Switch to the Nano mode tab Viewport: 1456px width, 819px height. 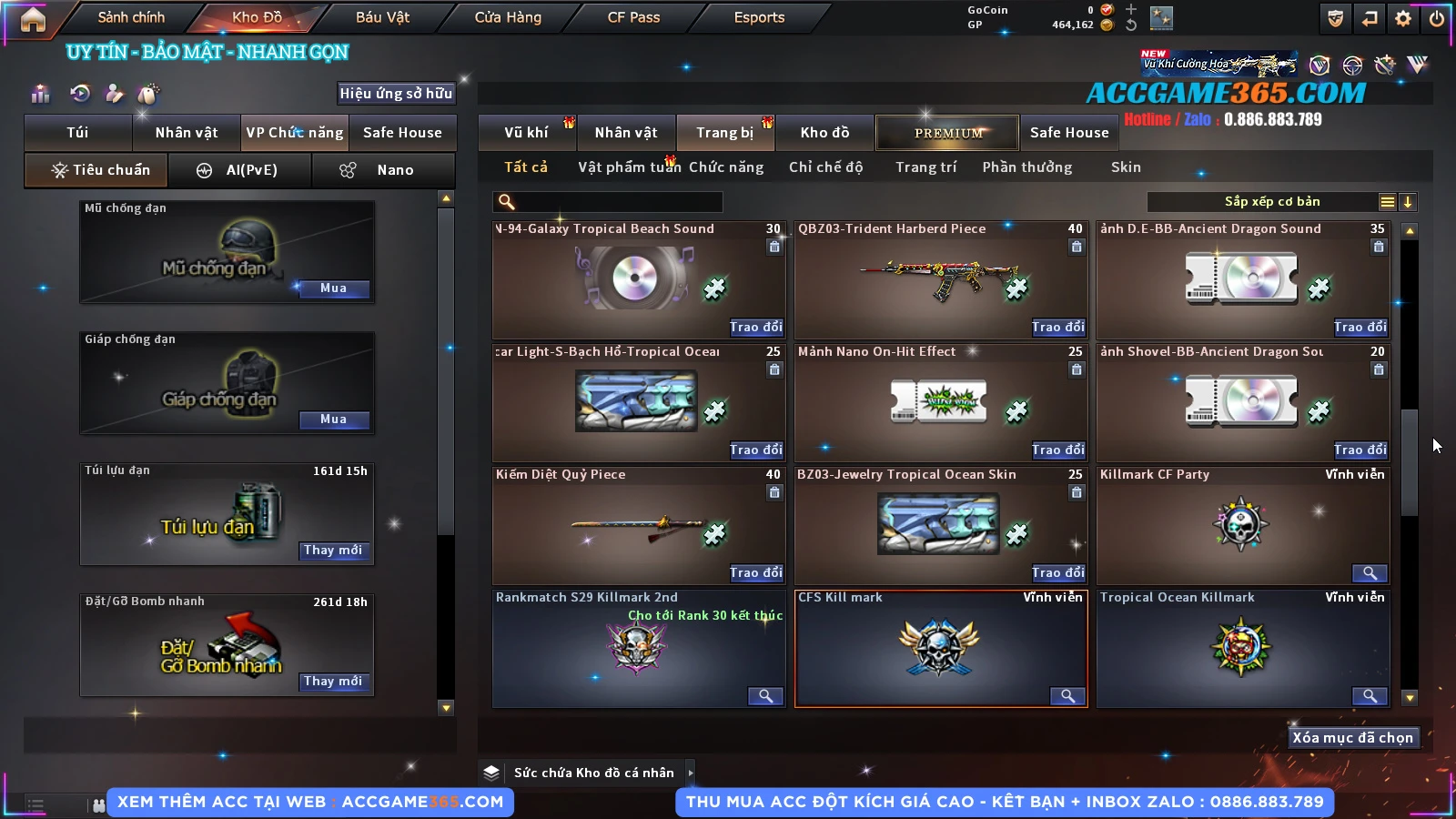[383, 170]
